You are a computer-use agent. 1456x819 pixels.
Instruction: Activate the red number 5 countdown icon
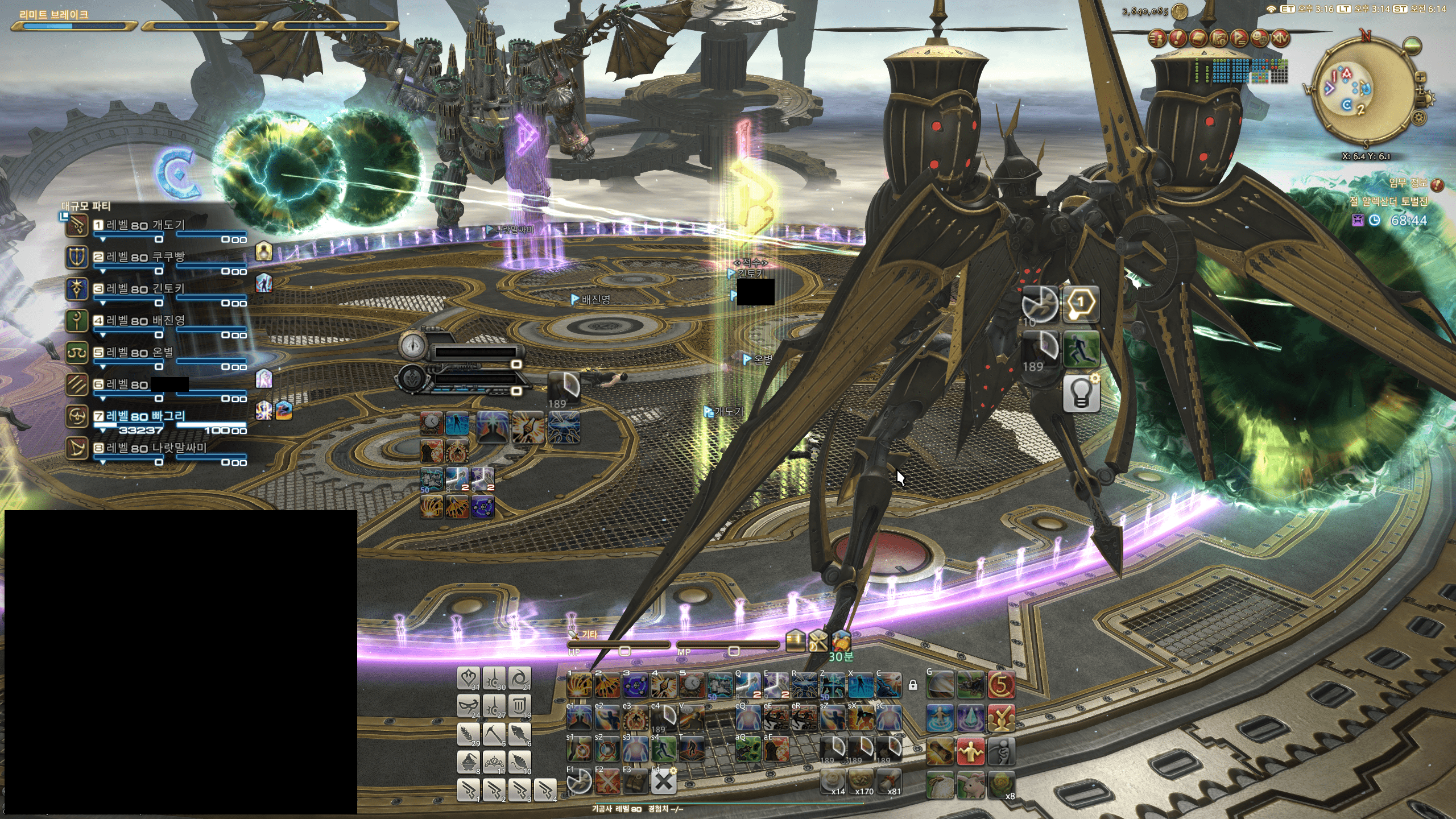pyautogui.click(x=1001, y=685)
